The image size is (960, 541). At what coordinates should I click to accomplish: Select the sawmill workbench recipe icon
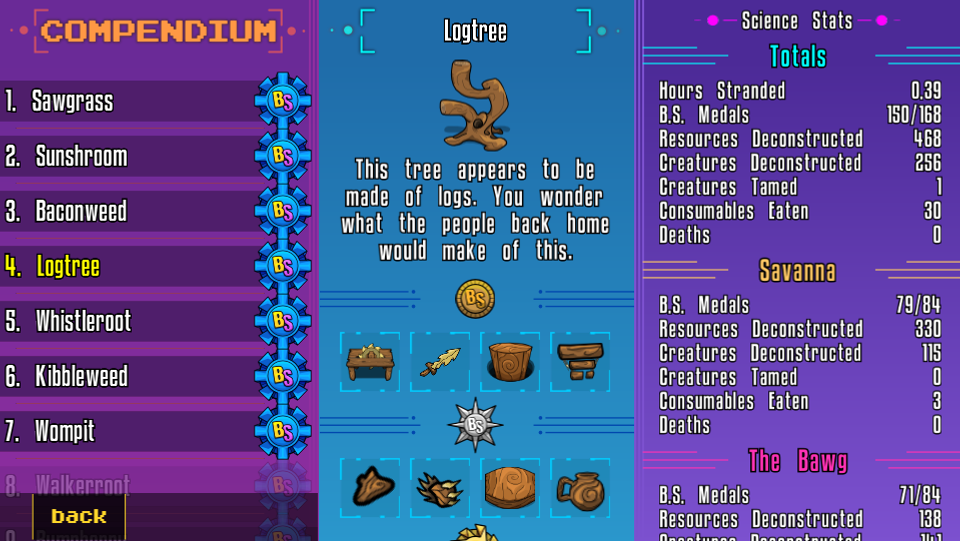(x=370, y=361)
